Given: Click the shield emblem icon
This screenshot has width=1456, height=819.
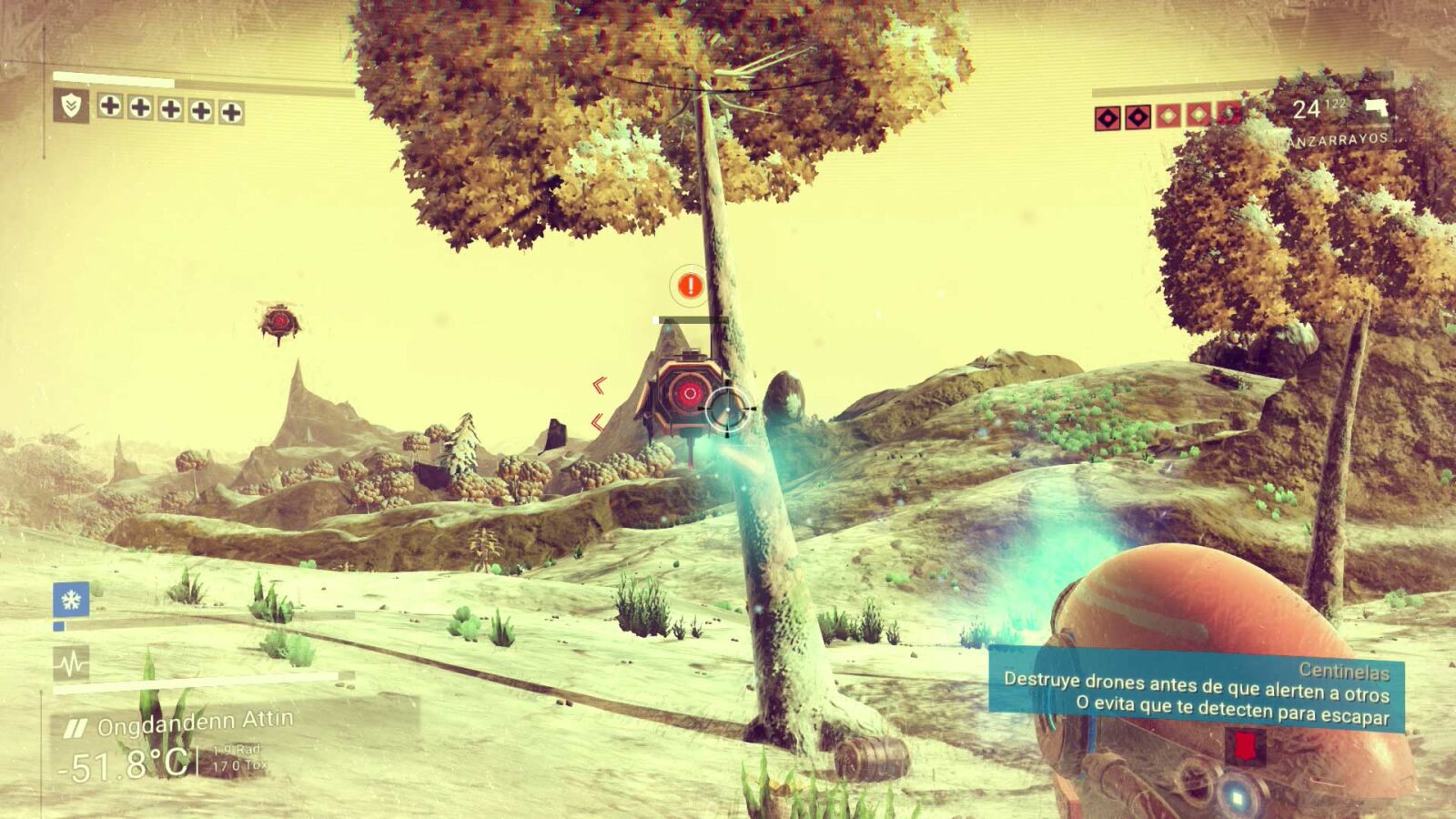Looking at the screenshot, I should point(70,106).
